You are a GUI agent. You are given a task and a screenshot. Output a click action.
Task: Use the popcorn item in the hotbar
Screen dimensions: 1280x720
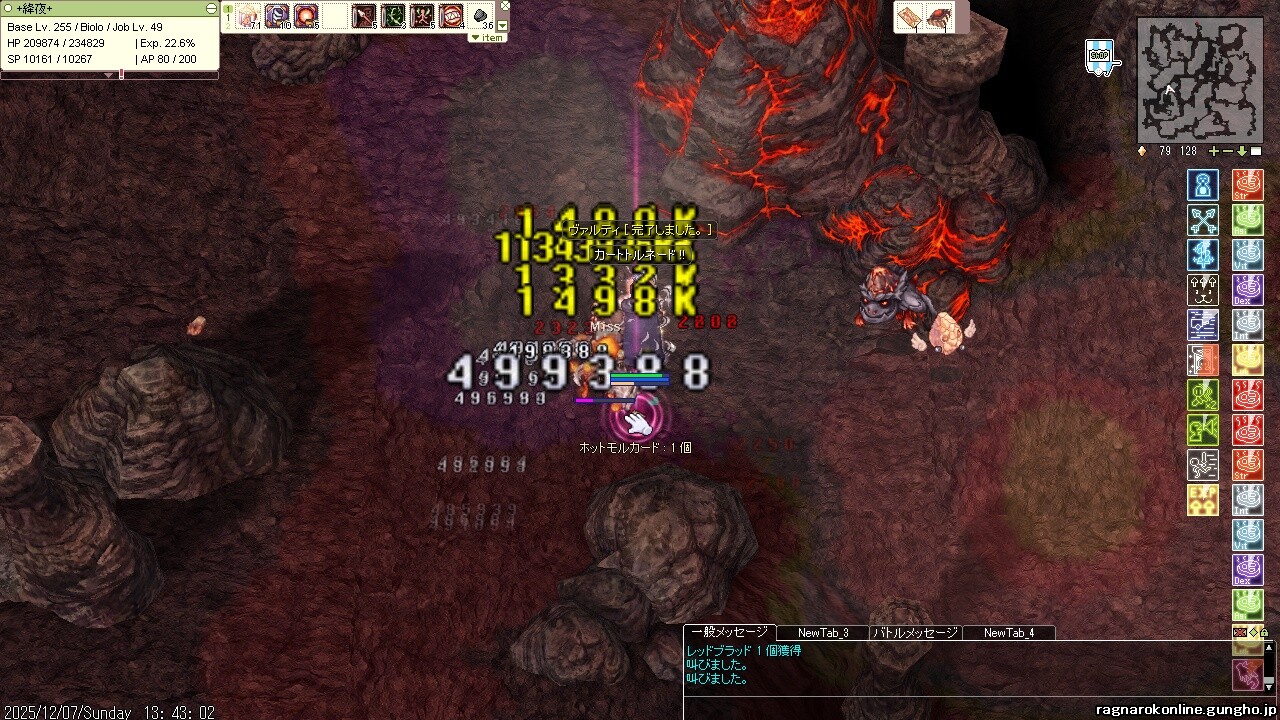point(248,16)
